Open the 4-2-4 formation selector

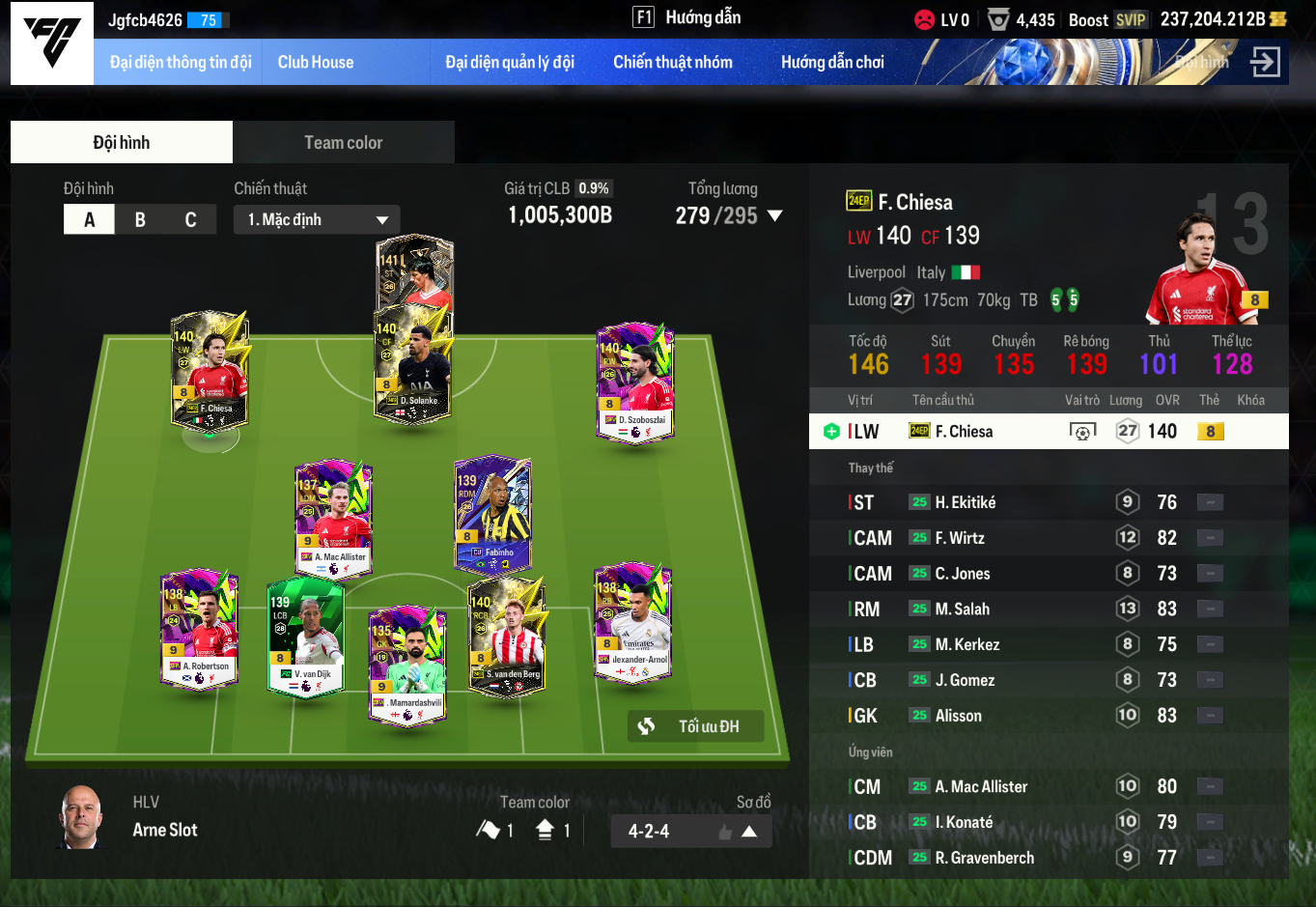pos(691,831)
